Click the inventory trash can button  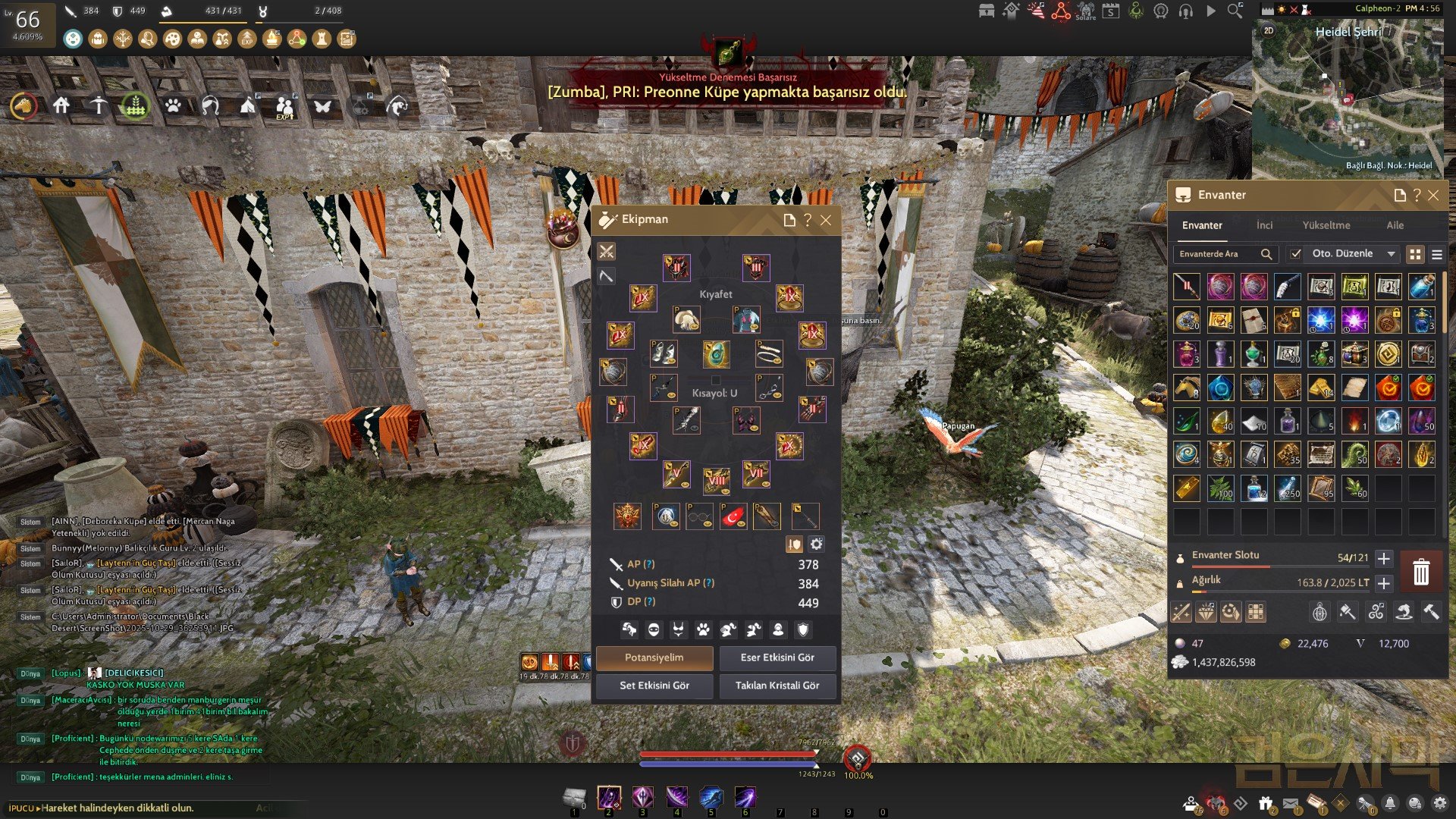(1420, 571)
